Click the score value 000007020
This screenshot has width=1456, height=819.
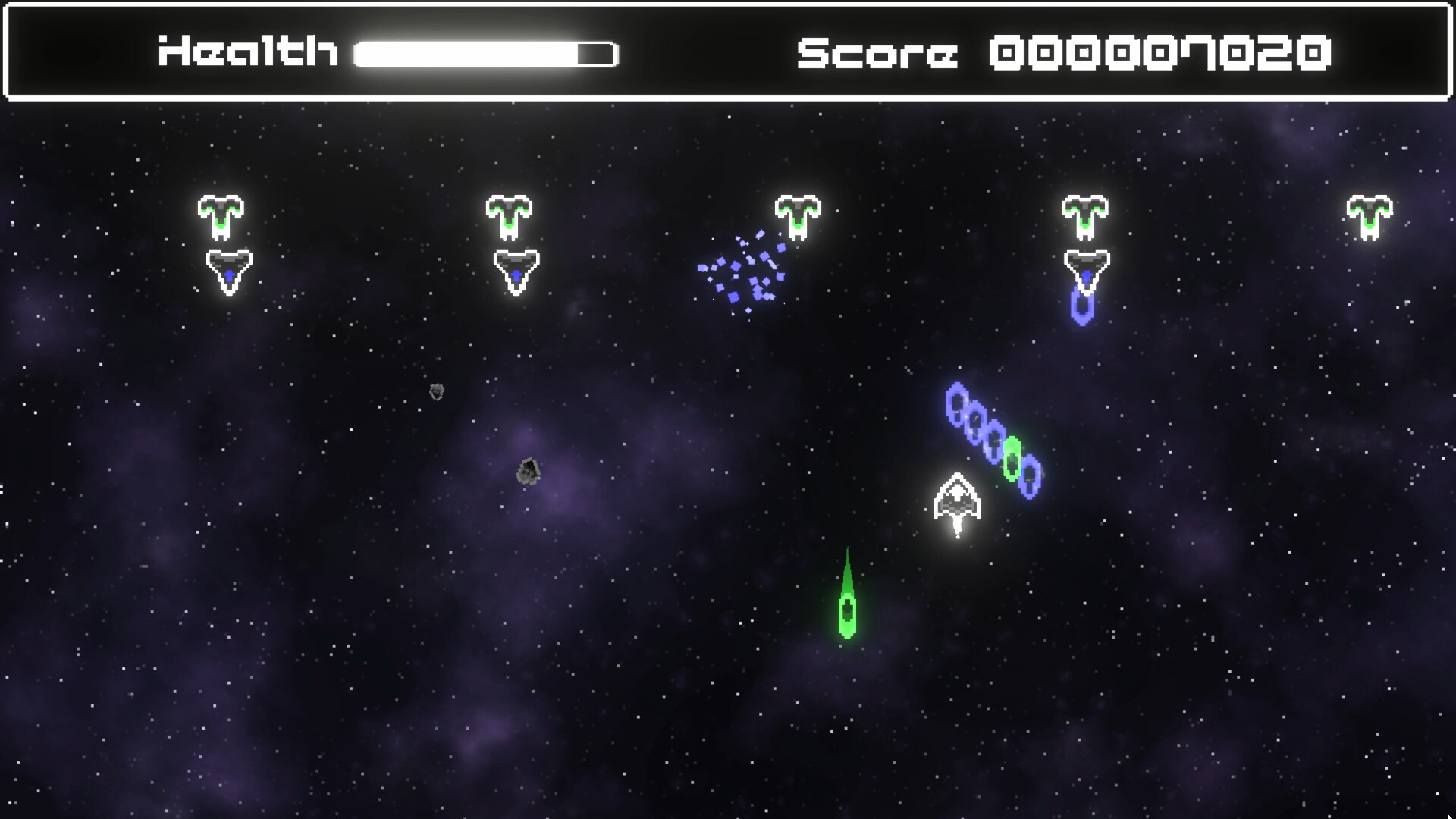pyautogui.click(x=1161, y=53)
